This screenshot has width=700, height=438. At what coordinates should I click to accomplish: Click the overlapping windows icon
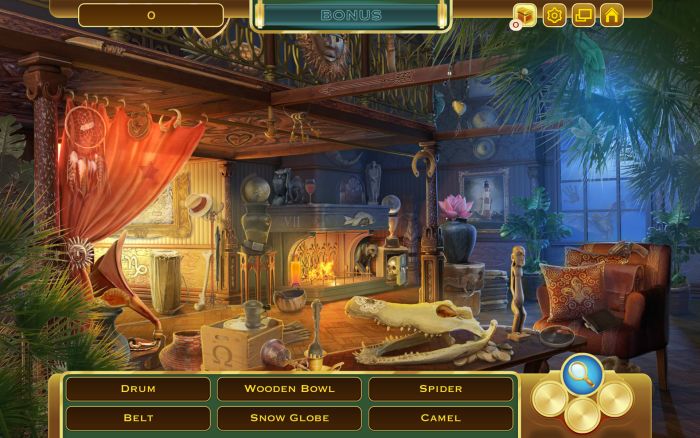(583, 14)
